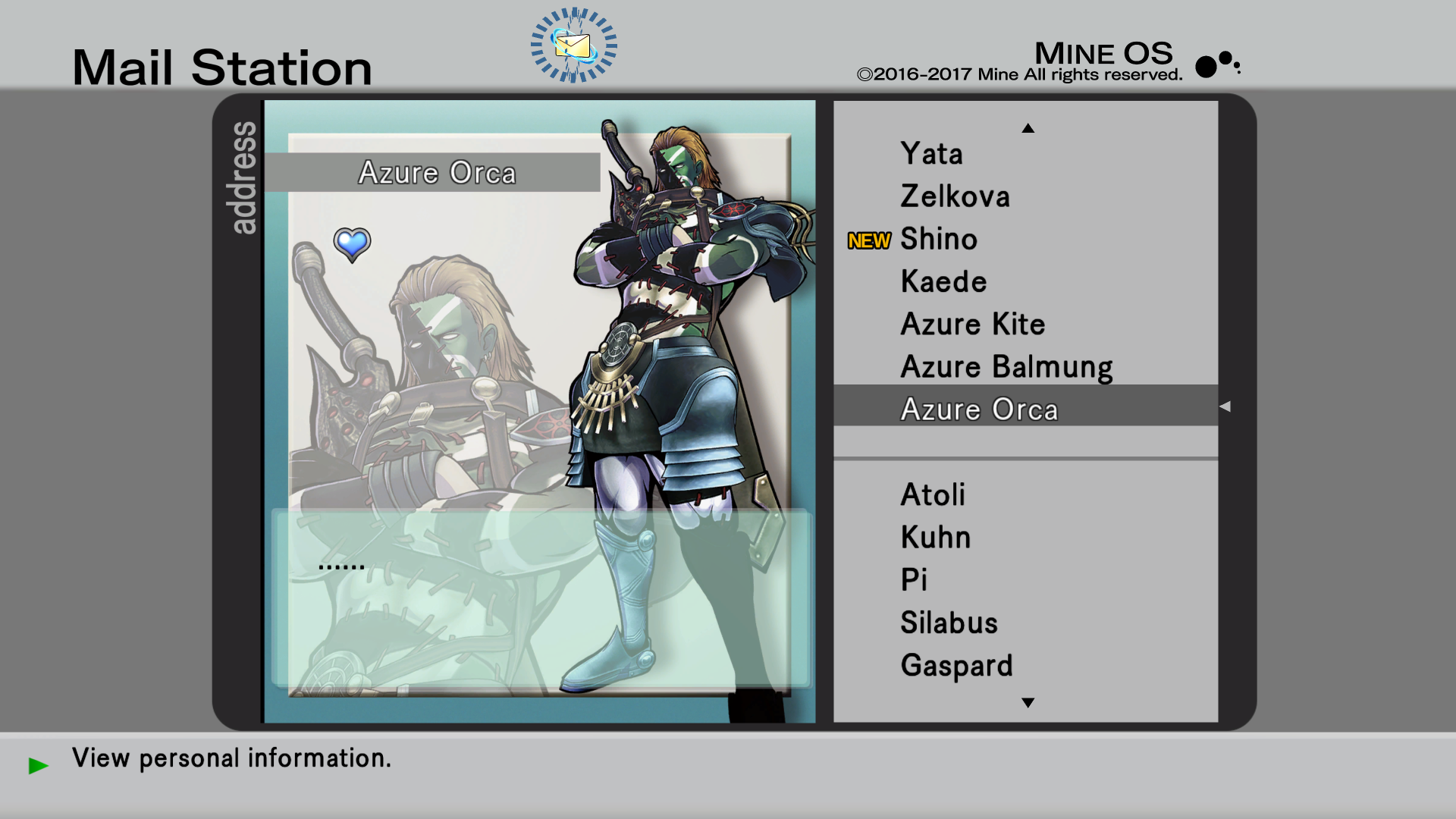
Task: Choose the Azure Balmung entry
Action: pyautogui.click(x=1006, y=367)
